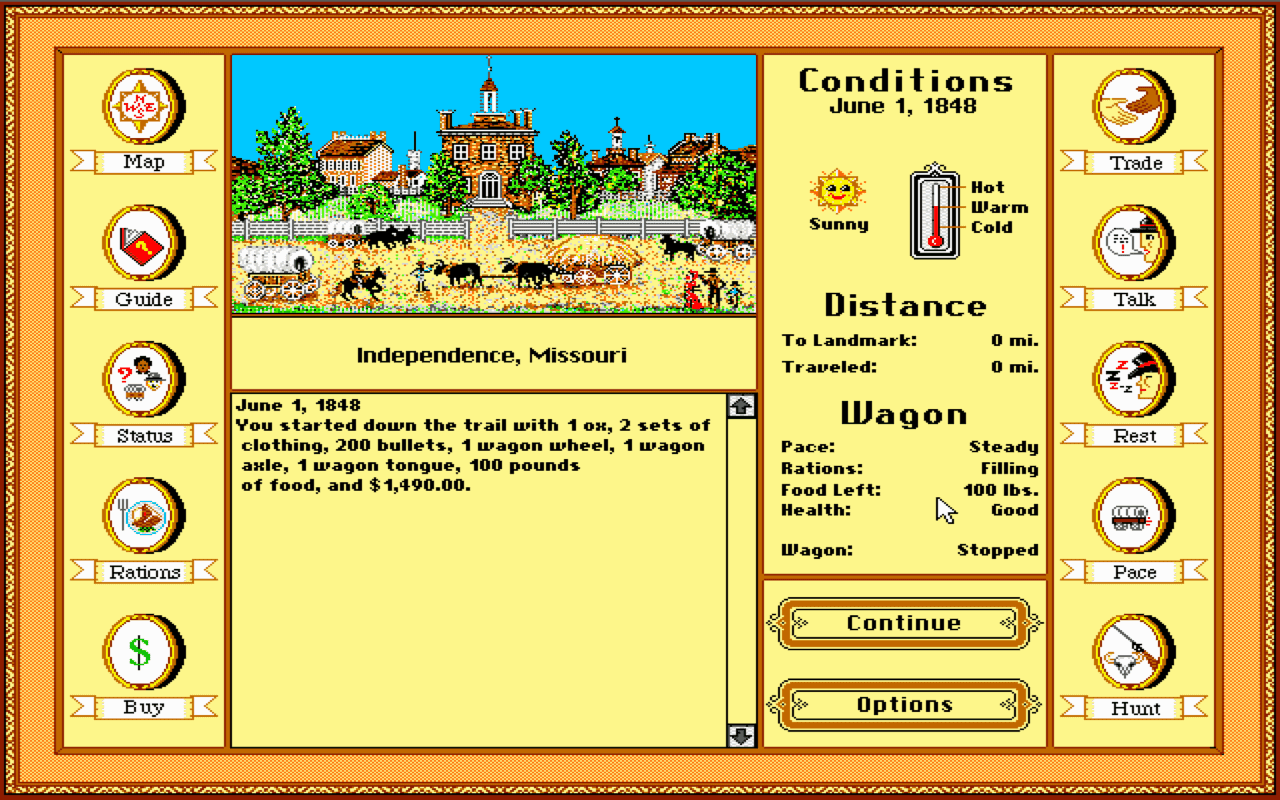Click the Rations: Filling status line
This screenshot has height=800, width=1280.
tap(905, 468)
